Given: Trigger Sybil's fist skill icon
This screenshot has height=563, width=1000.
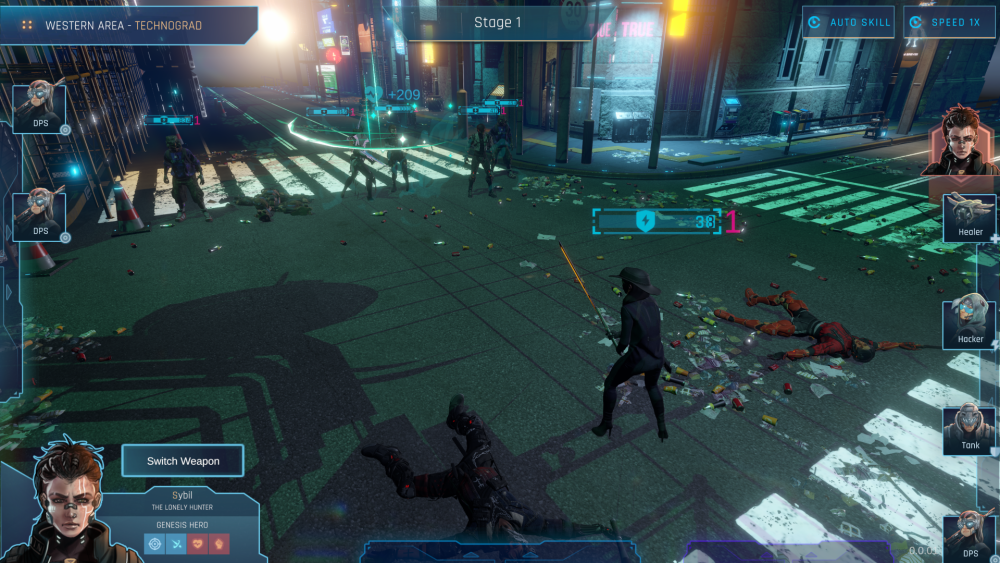Looking at the screenshot, I should click(220, 544).
